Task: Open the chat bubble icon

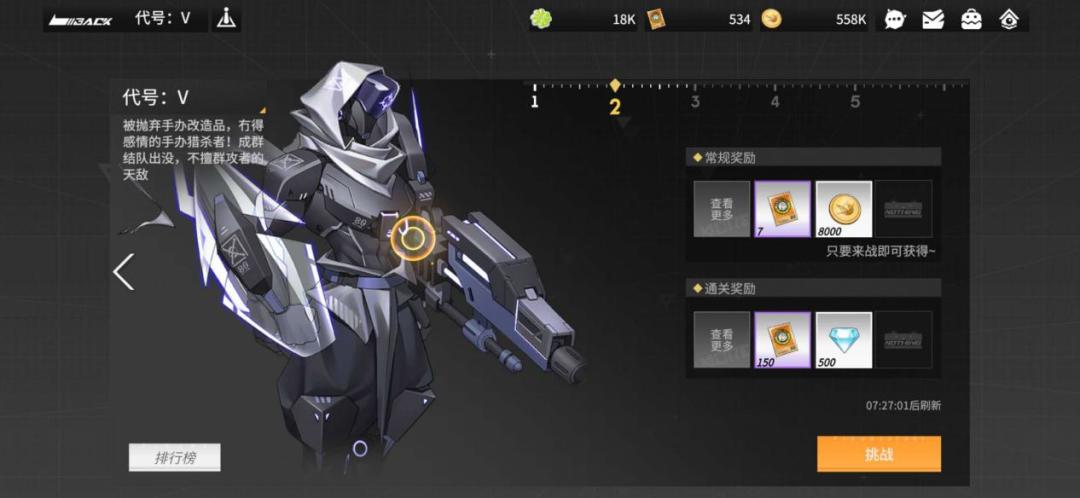Action: coord(895,19)
